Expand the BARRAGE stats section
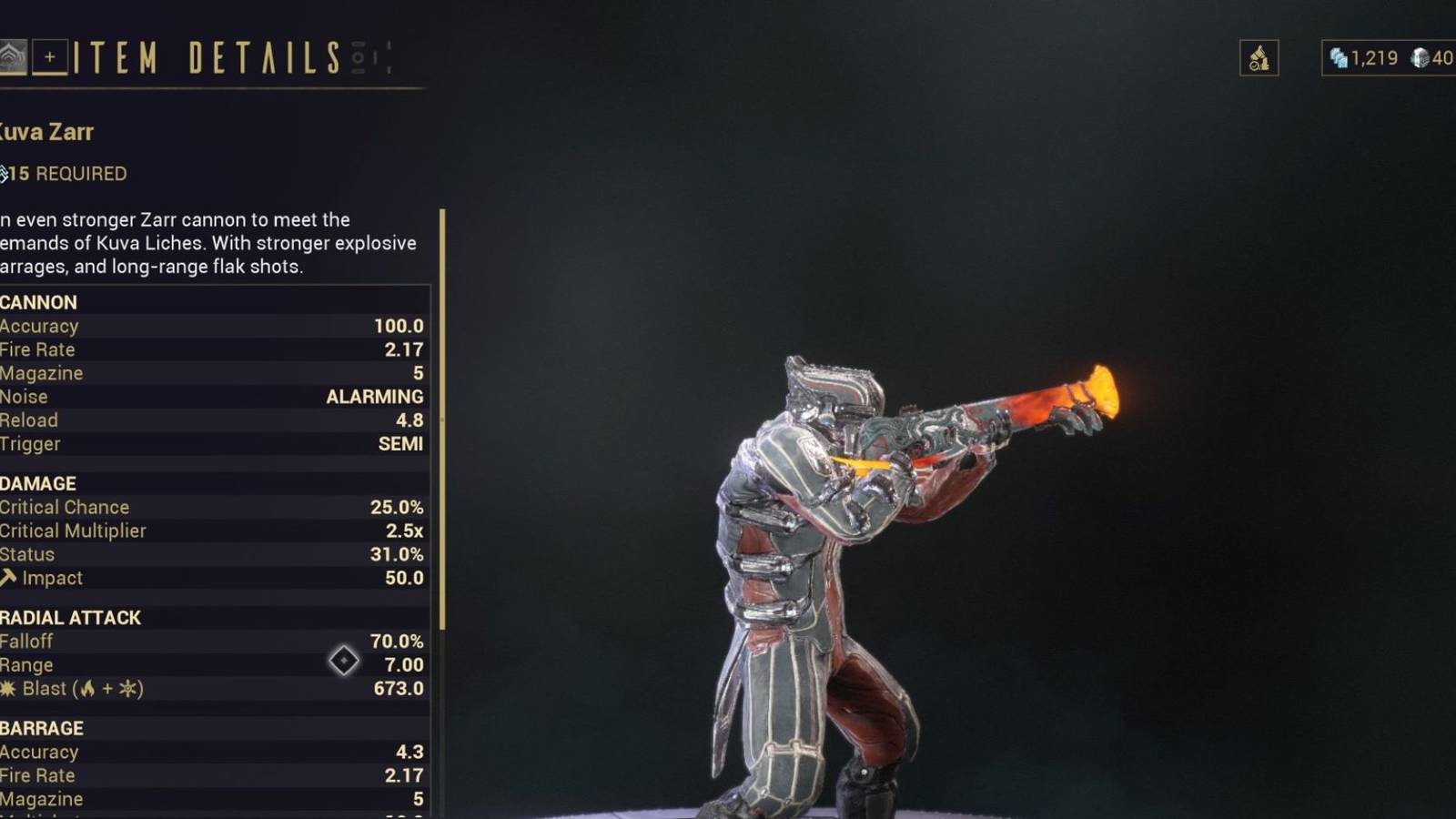Viewport: 1456px width, 819px height. (x=41, y=728)
